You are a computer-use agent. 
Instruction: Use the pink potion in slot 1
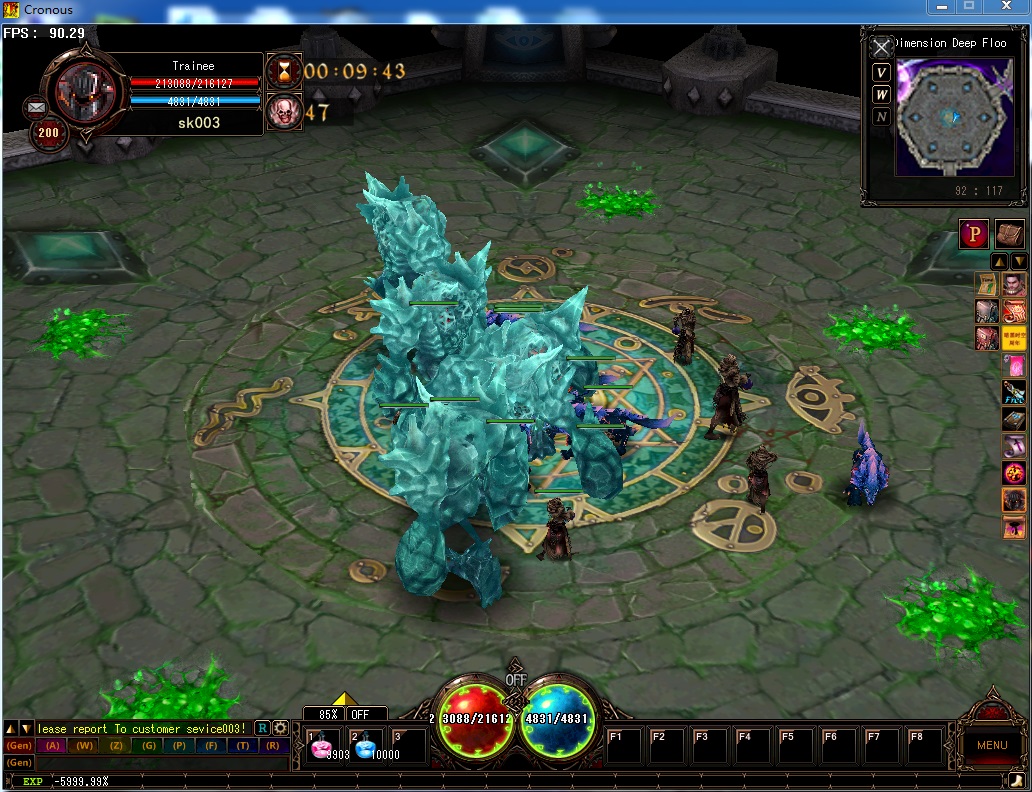pyautogui.click(x=324, y=746)
